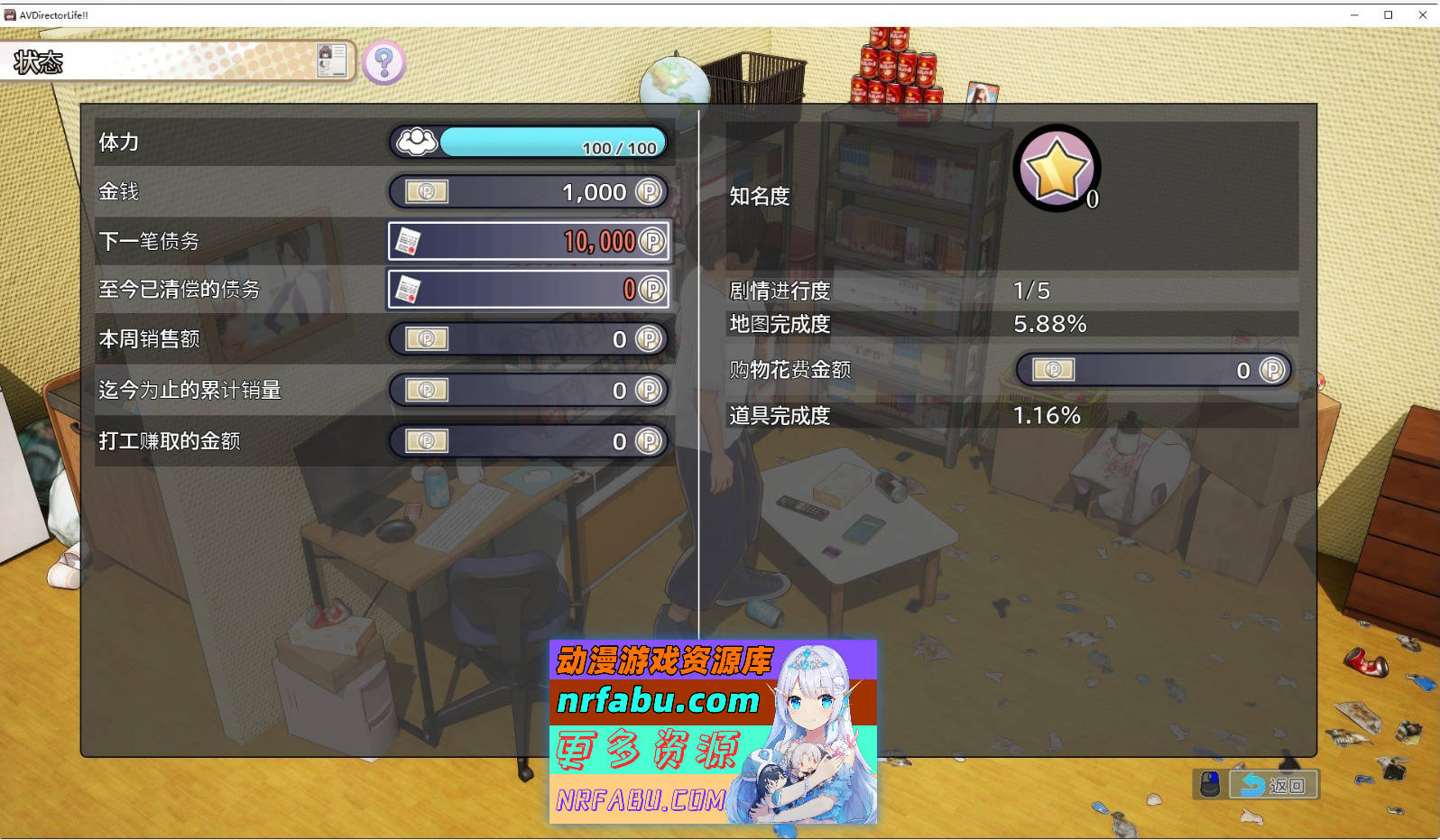Open the help question mark icon
The width and height of the screenshot is (1440, 840).
383,62
